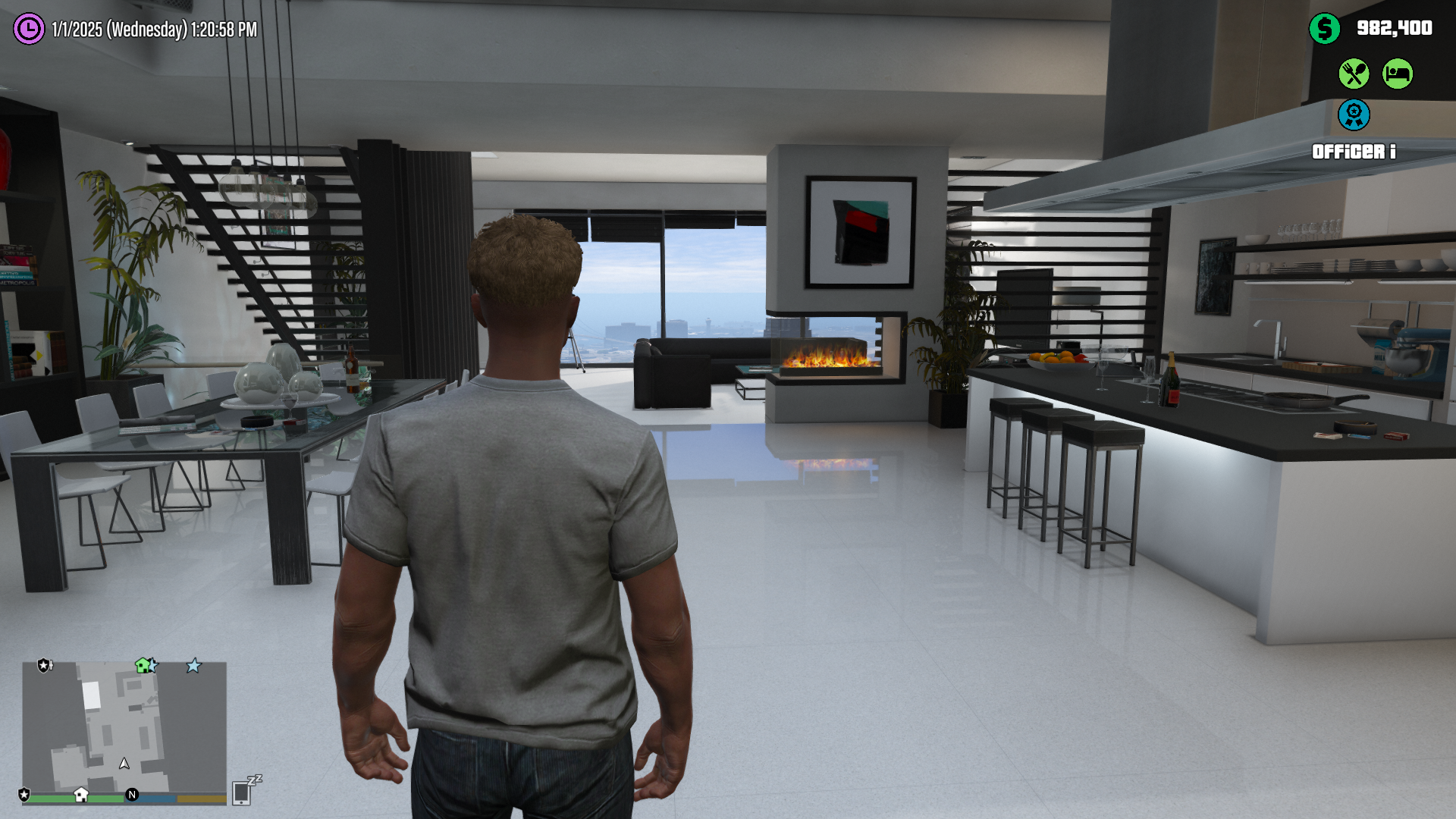1456x819 pixels.
Task: Select the white house blip on minimap
Action: 81,794
